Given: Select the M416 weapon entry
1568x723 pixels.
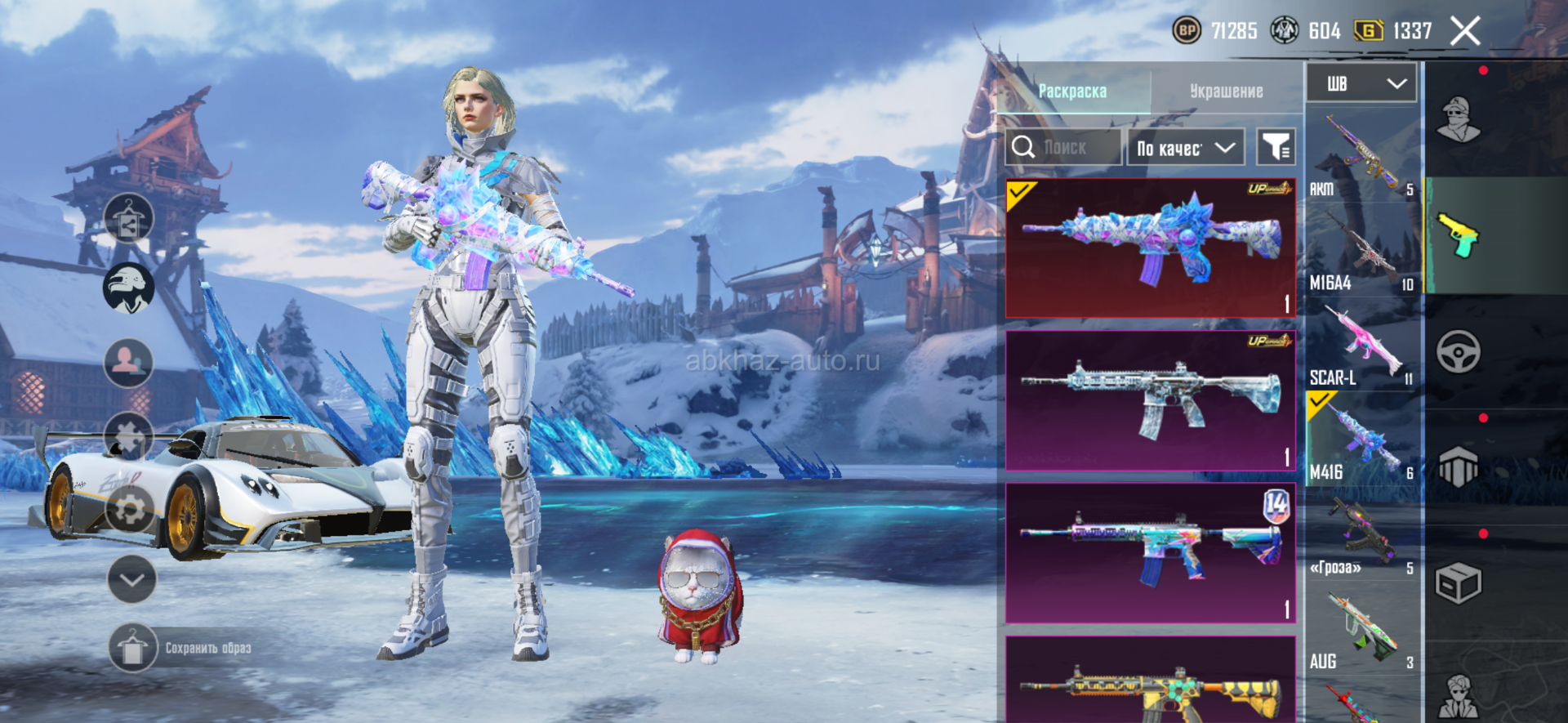Looking at the screenshot, I should tap(1361, 440).
